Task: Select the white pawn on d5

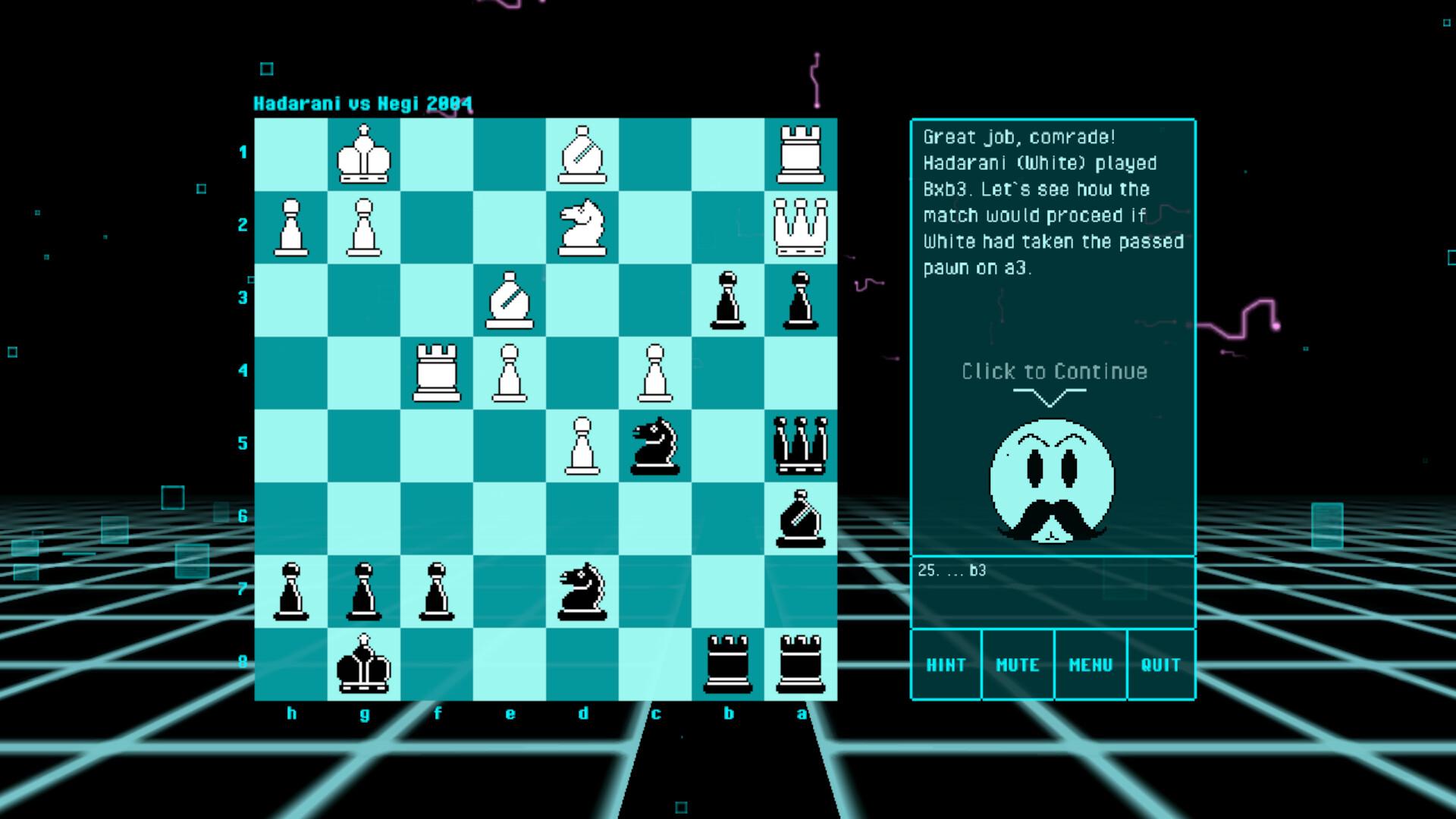Action: click(583, 446)
